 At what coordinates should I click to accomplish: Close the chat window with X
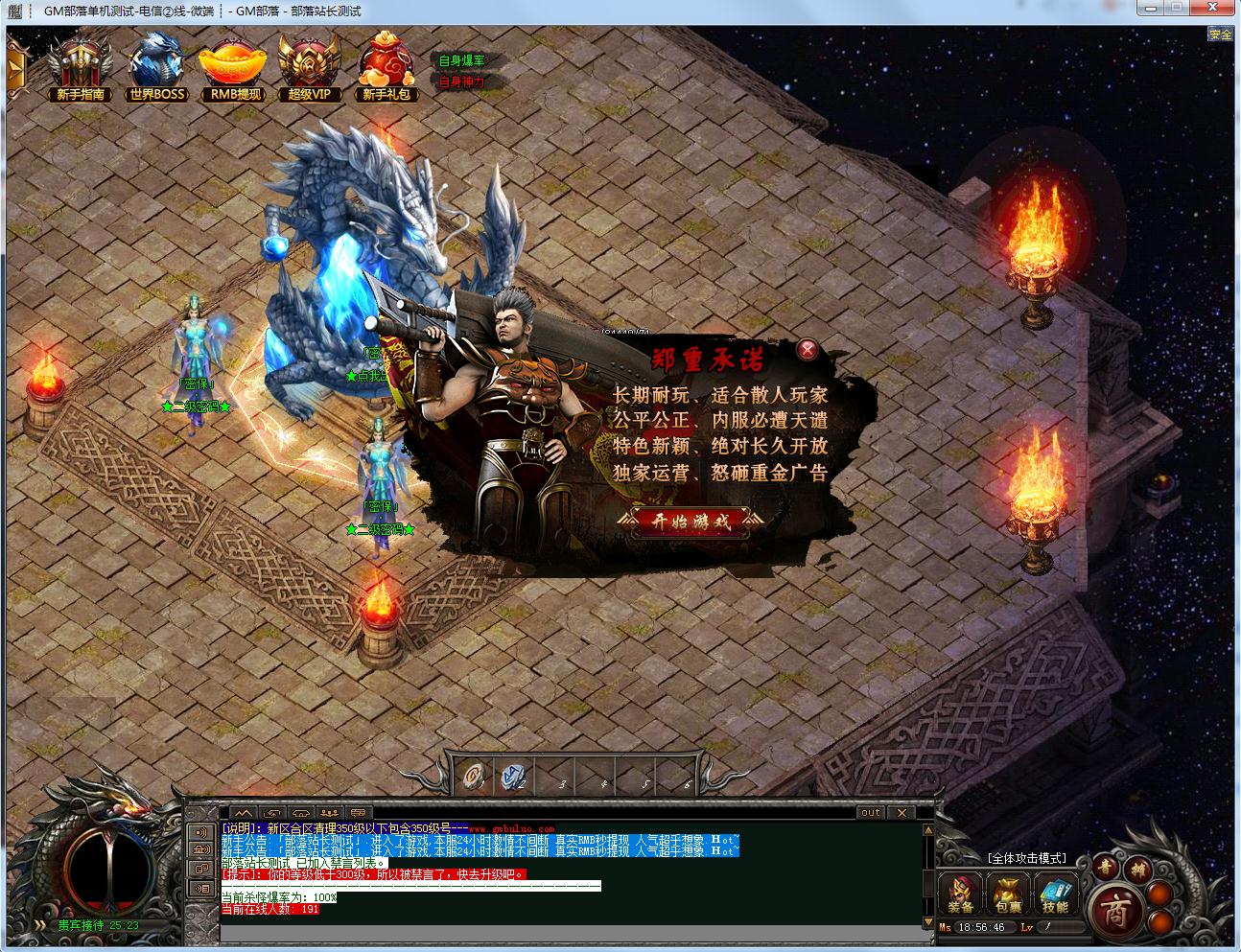901,812
